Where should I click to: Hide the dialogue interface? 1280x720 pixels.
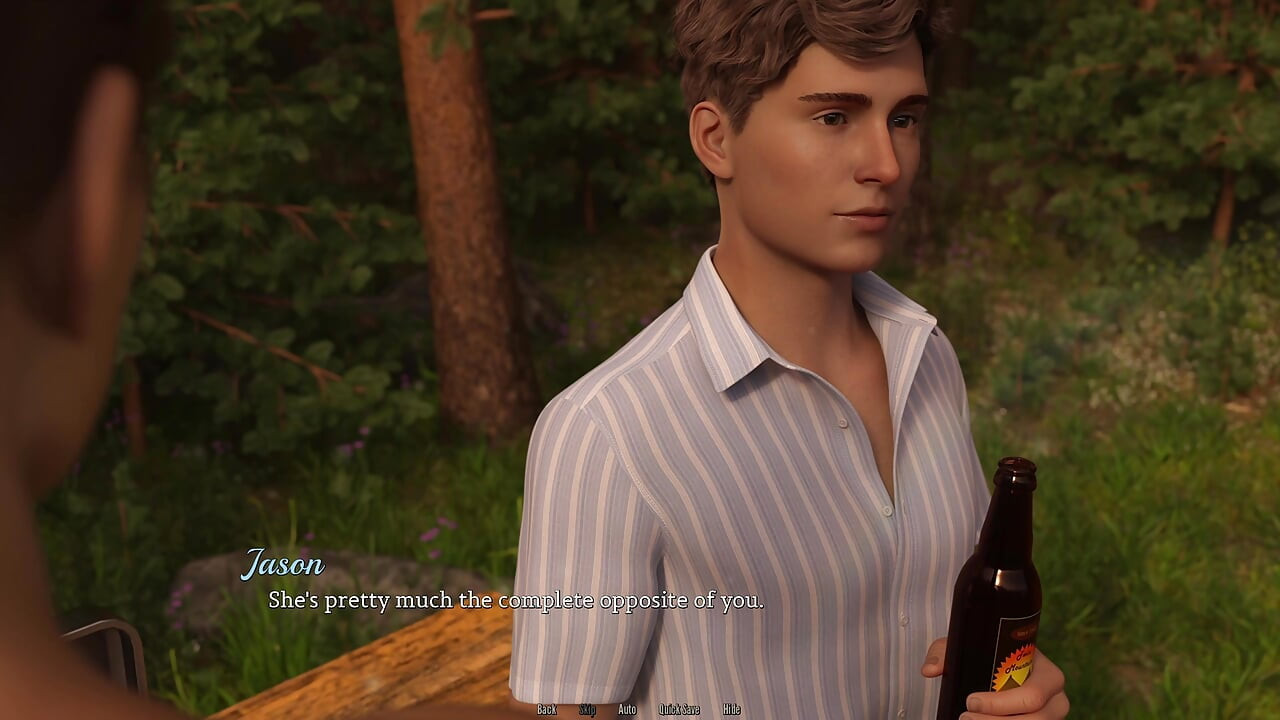731,709
